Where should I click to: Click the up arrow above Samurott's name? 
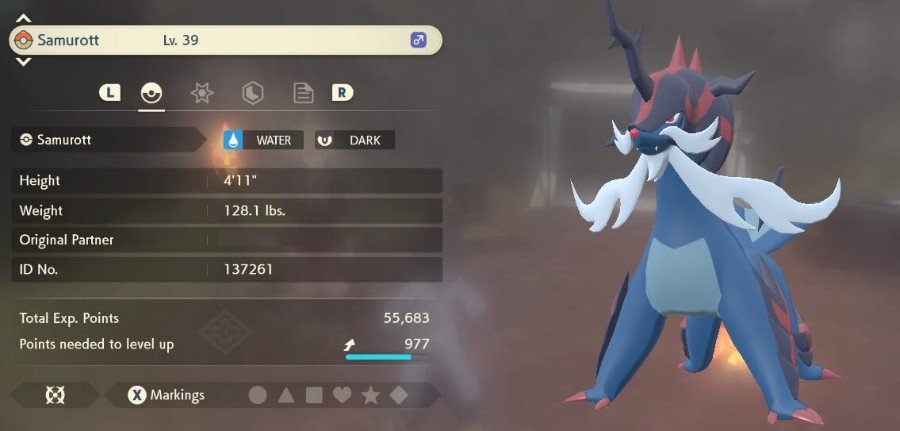tap(23, 18)
